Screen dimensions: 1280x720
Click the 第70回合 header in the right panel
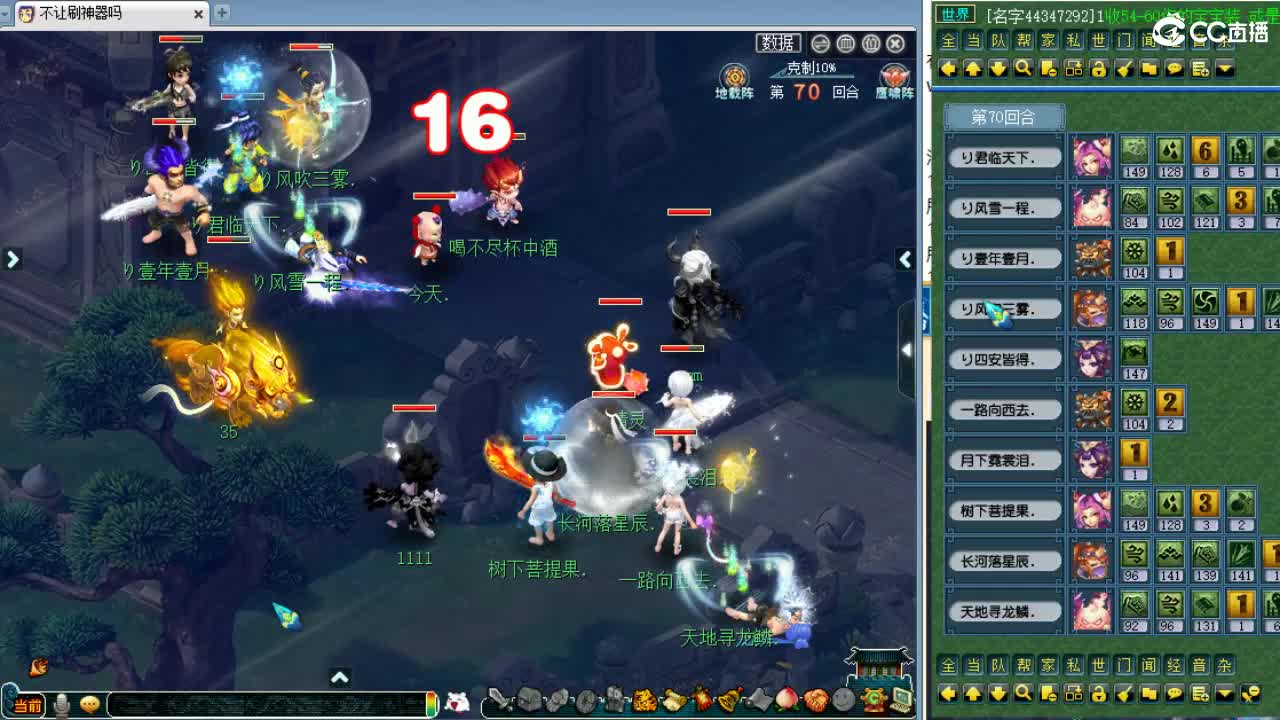coord(1003,117)
